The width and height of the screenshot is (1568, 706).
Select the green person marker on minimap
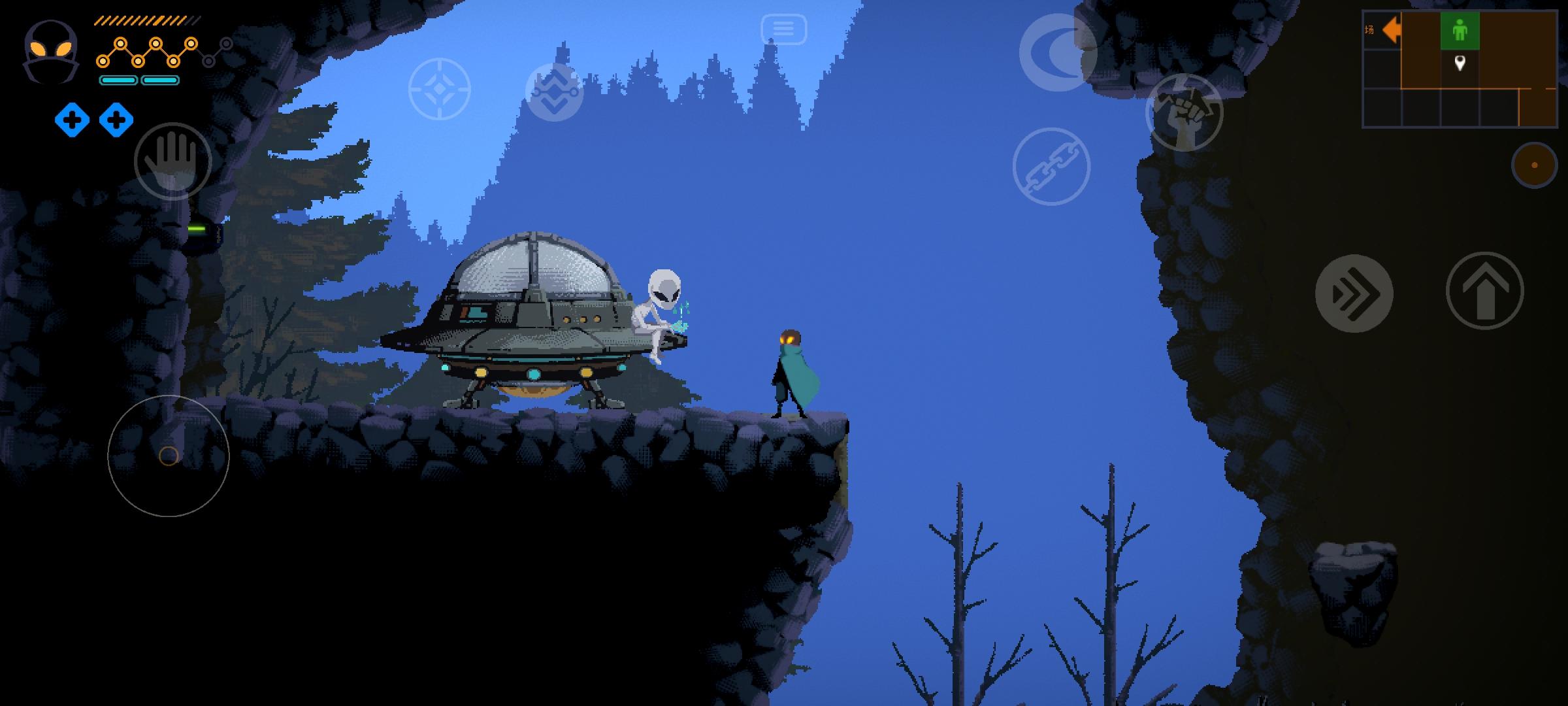tap(1460, 30)
